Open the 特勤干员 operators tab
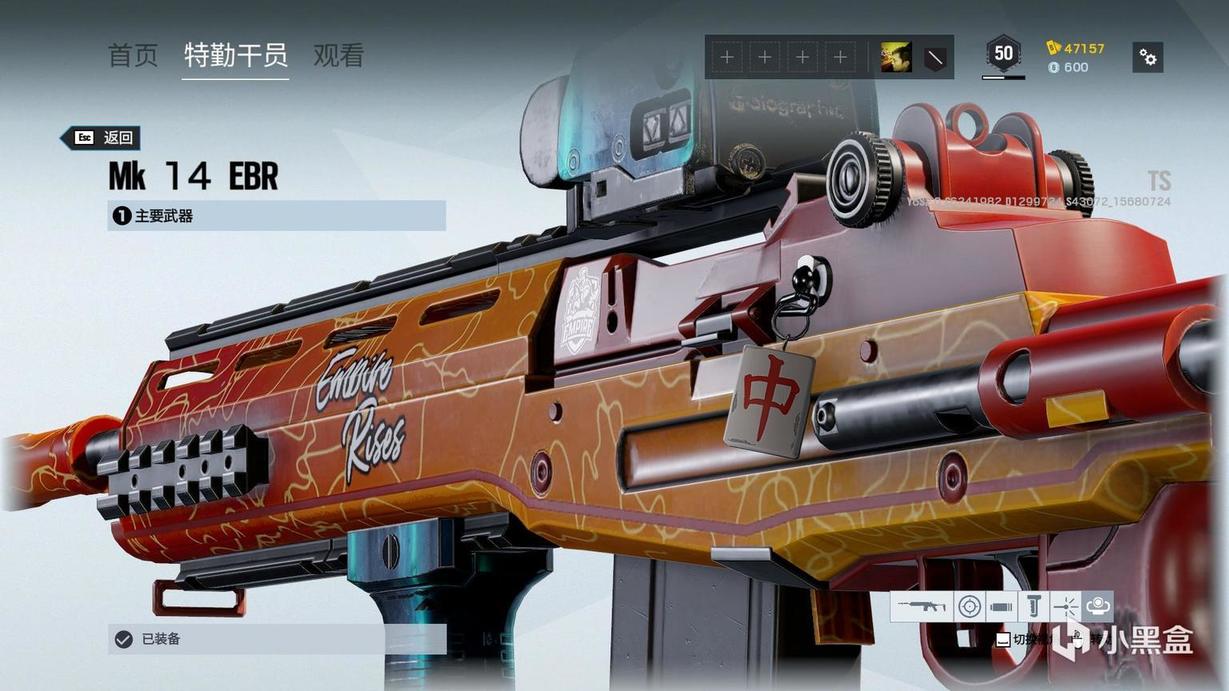Viewport: 1229px width, 691px height. 236,56
